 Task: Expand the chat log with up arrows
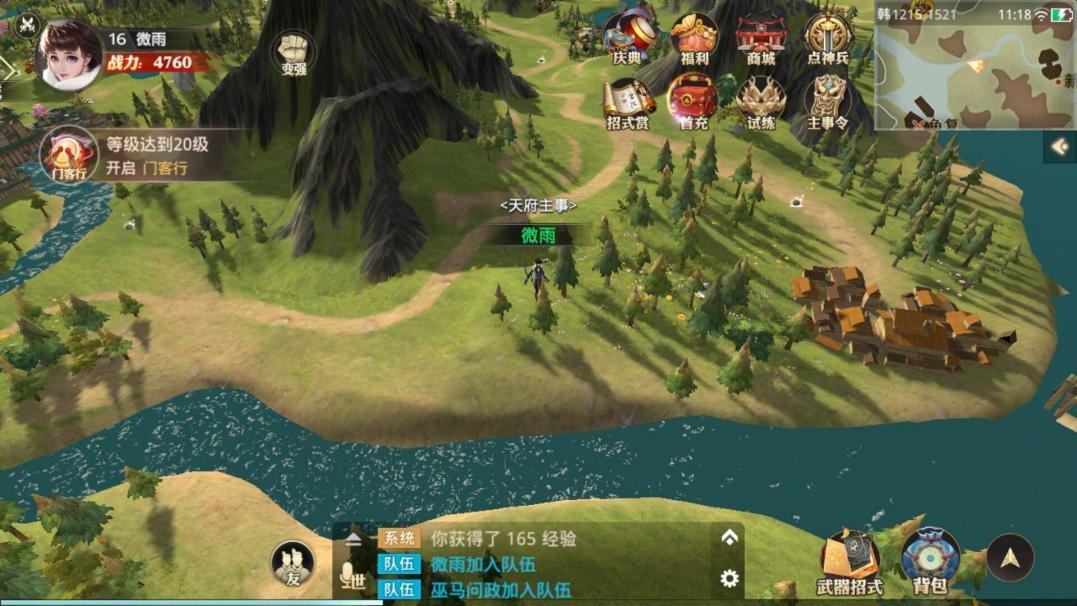730,538
